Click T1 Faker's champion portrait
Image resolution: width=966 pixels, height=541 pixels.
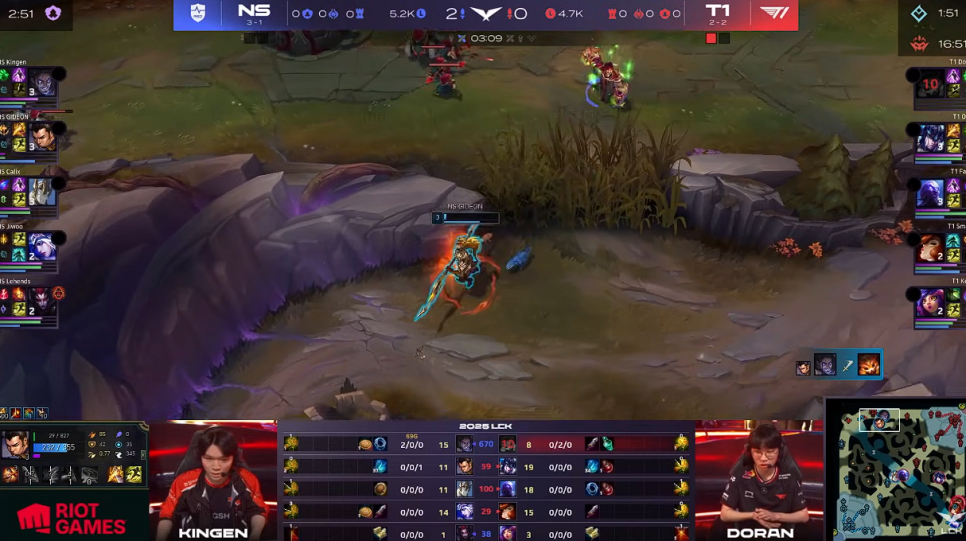(931, 192)
